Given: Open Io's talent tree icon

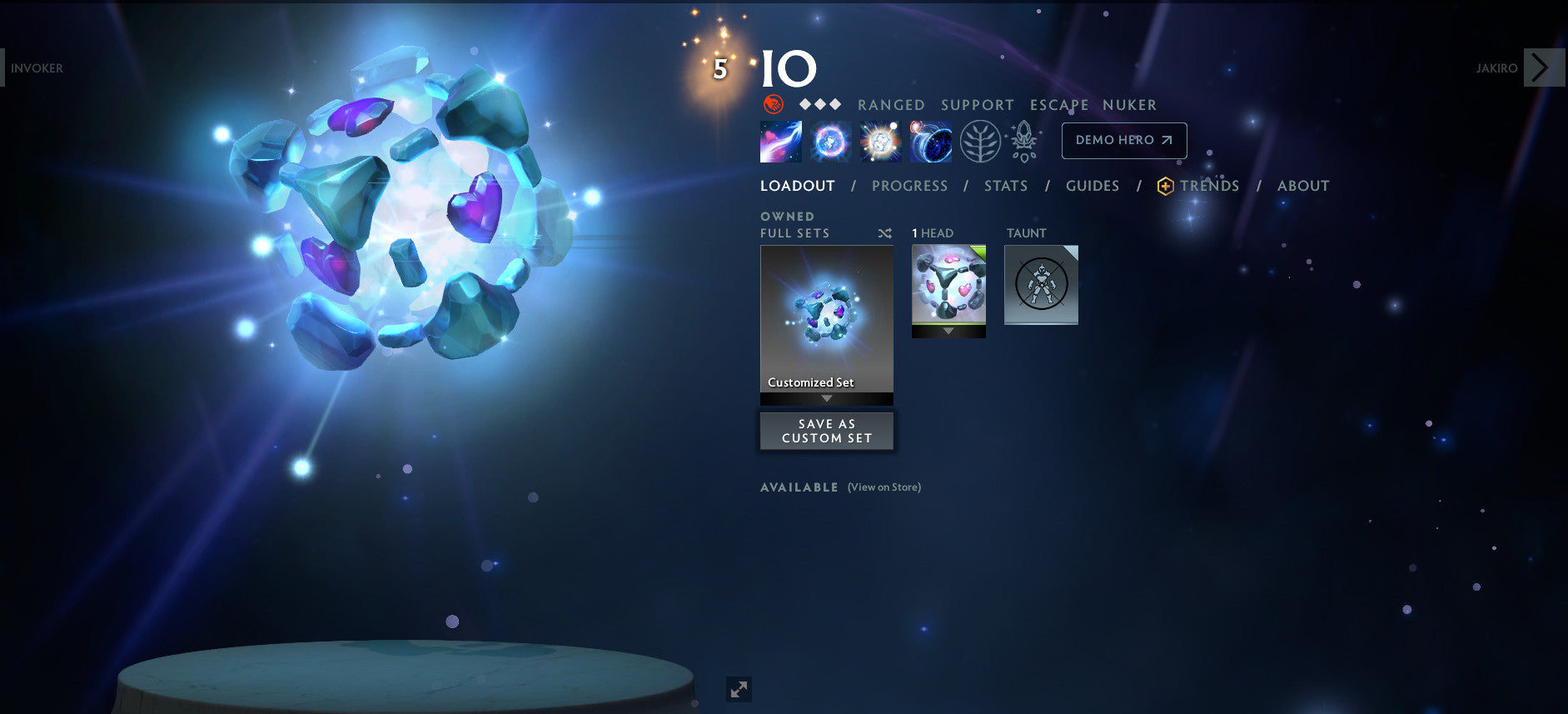Looking at the screenshot, I should point(981,142).
